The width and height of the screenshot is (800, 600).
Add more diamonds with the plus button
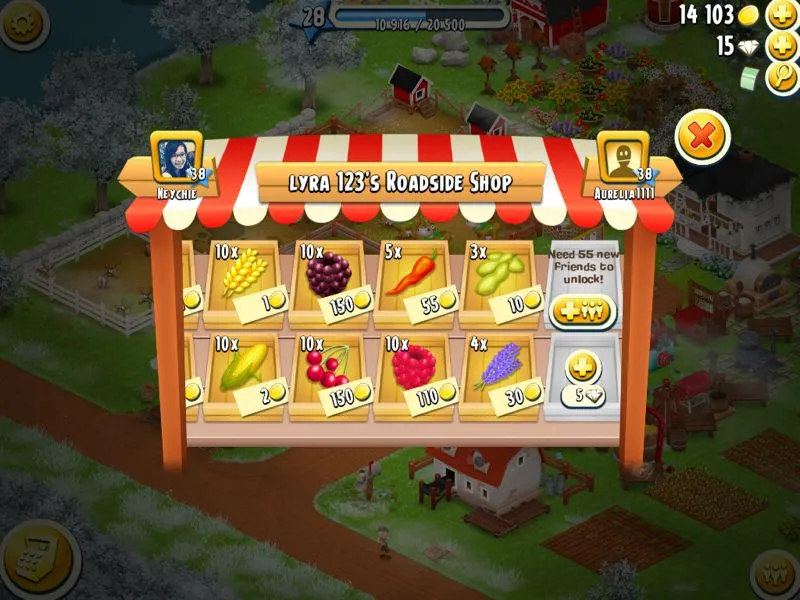[781, 46]
